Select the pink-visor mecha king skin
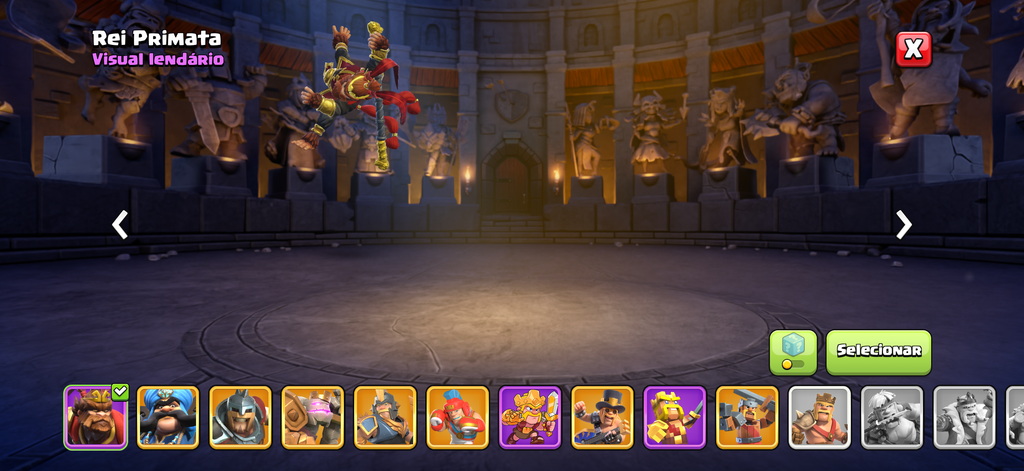Viewport: 1024px width, 471px height. pos(313,417)
